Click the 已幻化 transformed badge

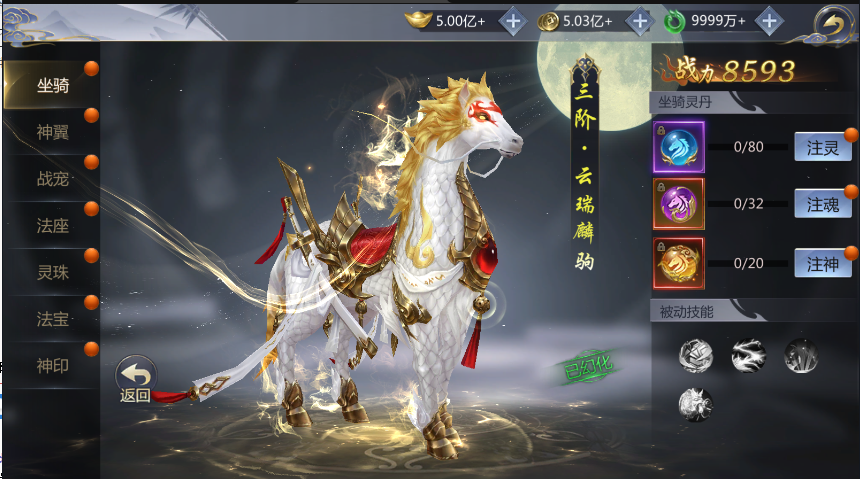579,369
